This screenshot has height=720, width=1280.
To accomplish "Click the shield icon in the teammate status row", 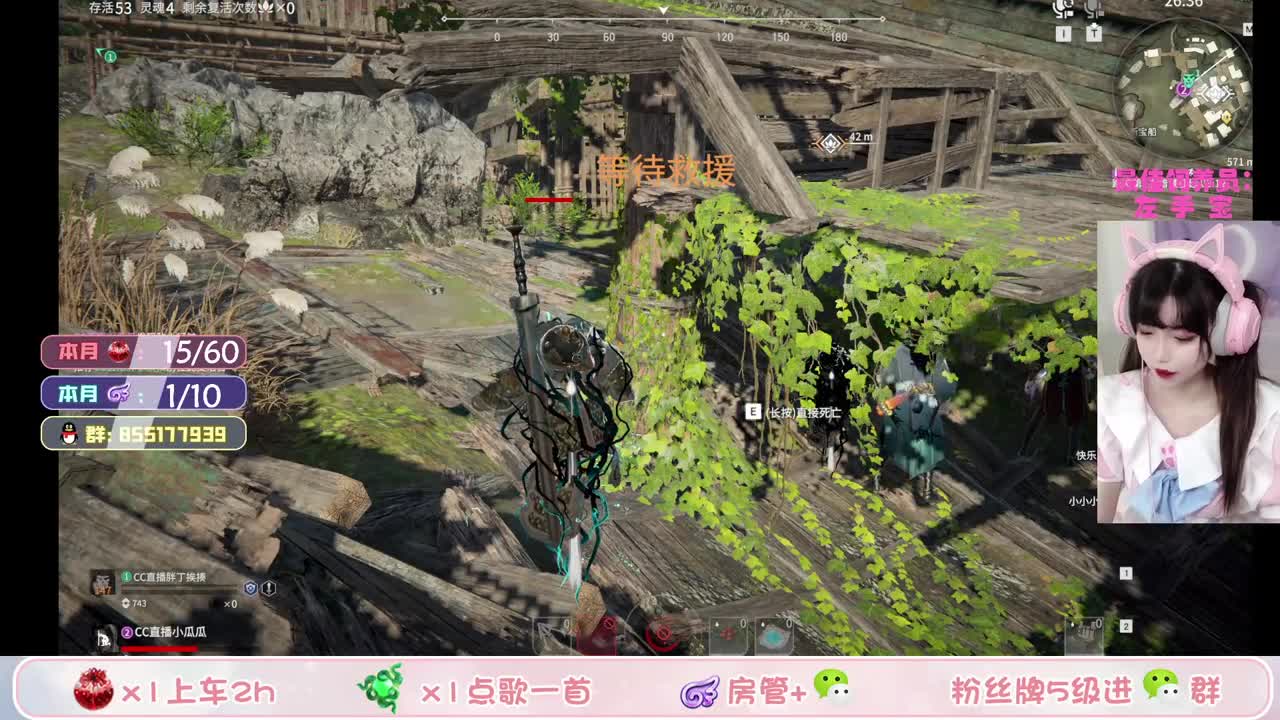I will pos(250,588).
